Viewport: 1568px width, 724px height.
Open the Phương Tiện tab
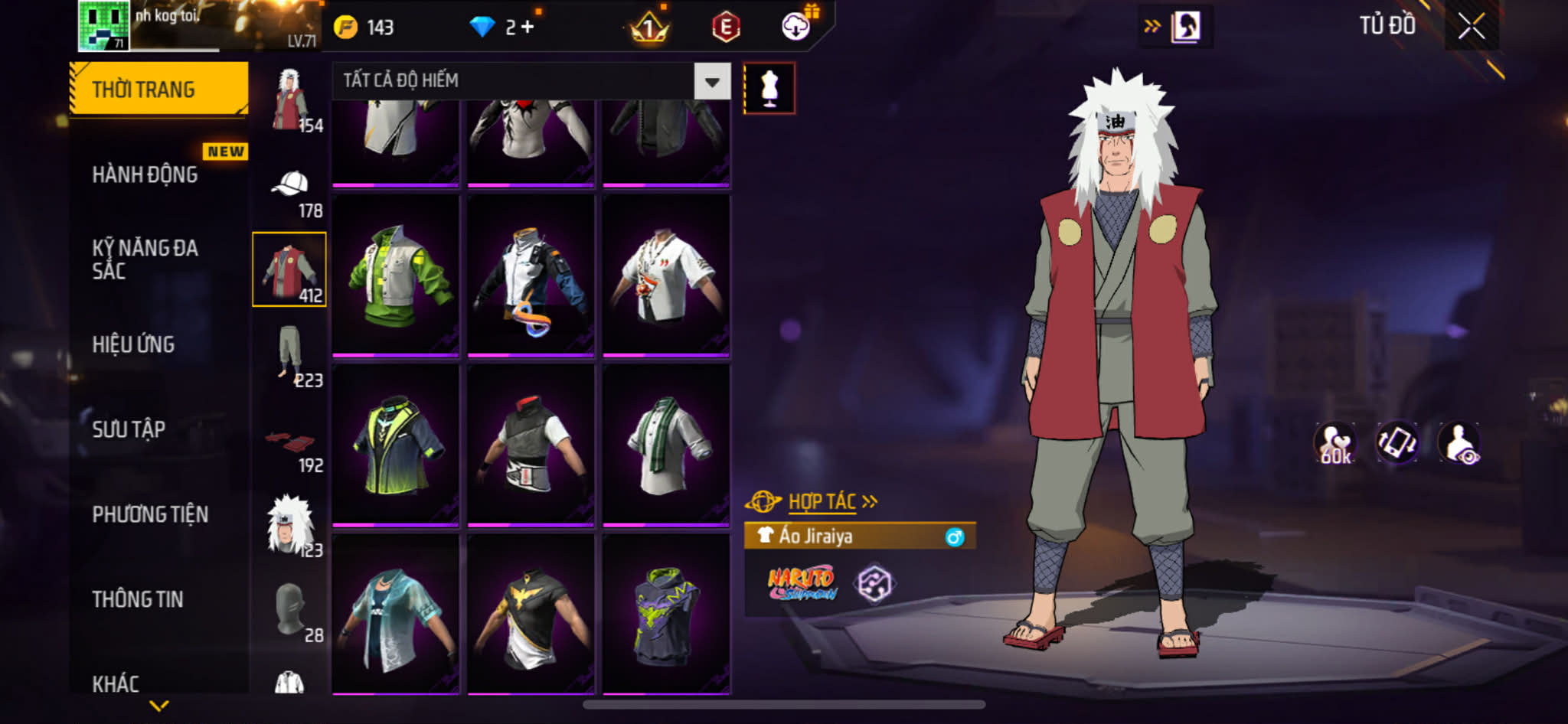(150, 514)
